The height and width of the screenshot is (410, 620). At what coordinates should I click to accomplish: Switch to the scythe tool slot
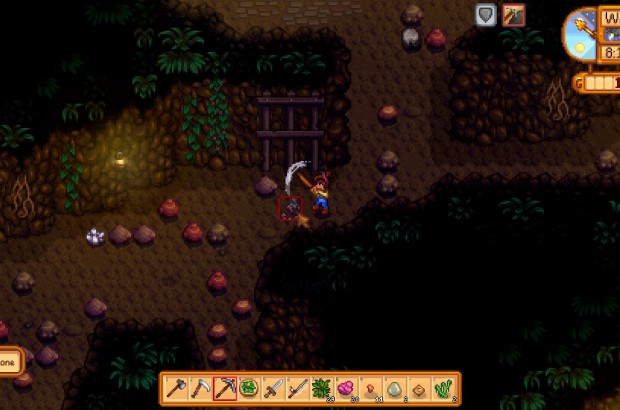201,387
